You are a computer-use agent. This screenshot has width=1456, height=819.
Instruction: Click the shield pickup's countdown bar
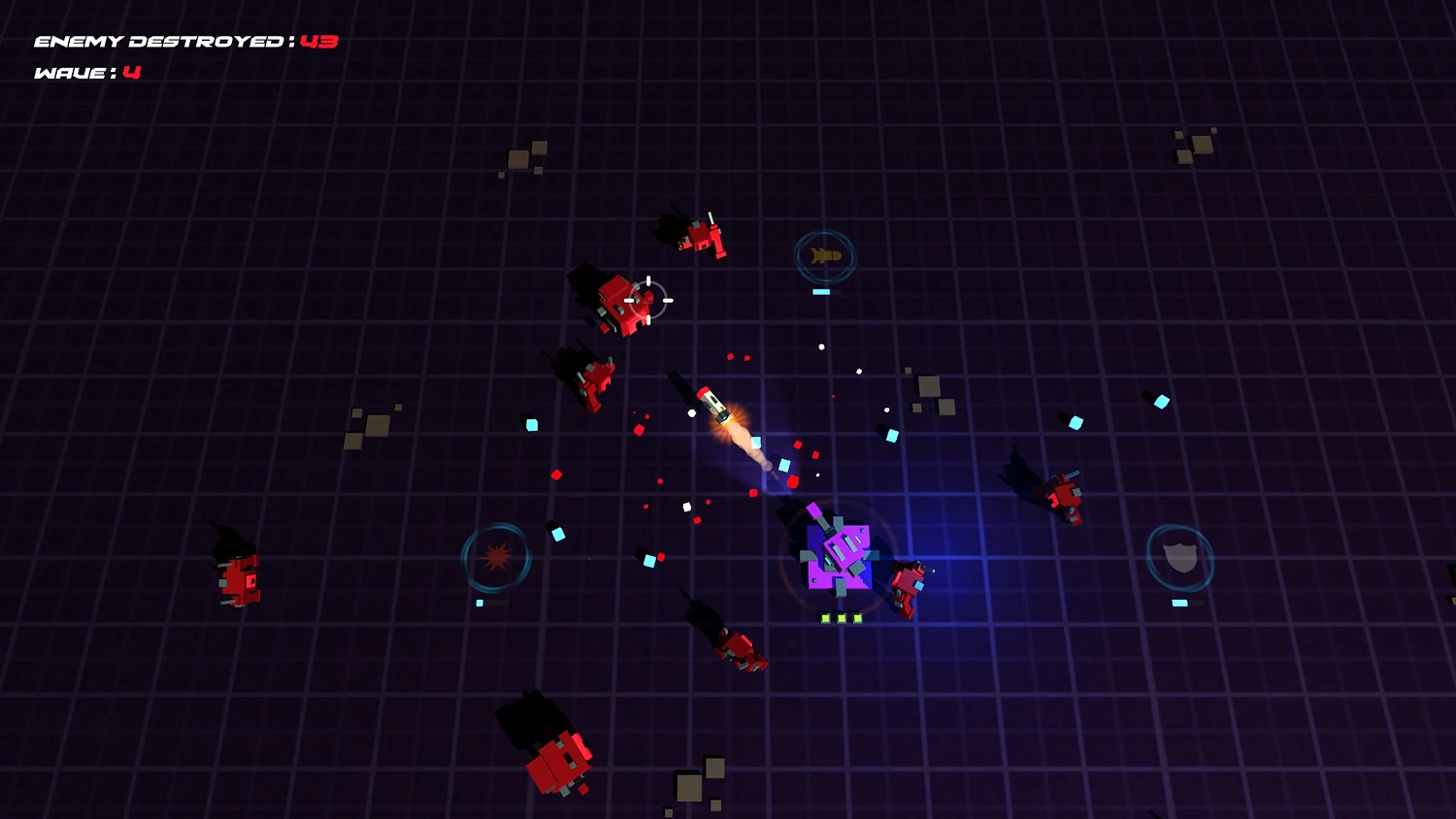pos(1178,603)
